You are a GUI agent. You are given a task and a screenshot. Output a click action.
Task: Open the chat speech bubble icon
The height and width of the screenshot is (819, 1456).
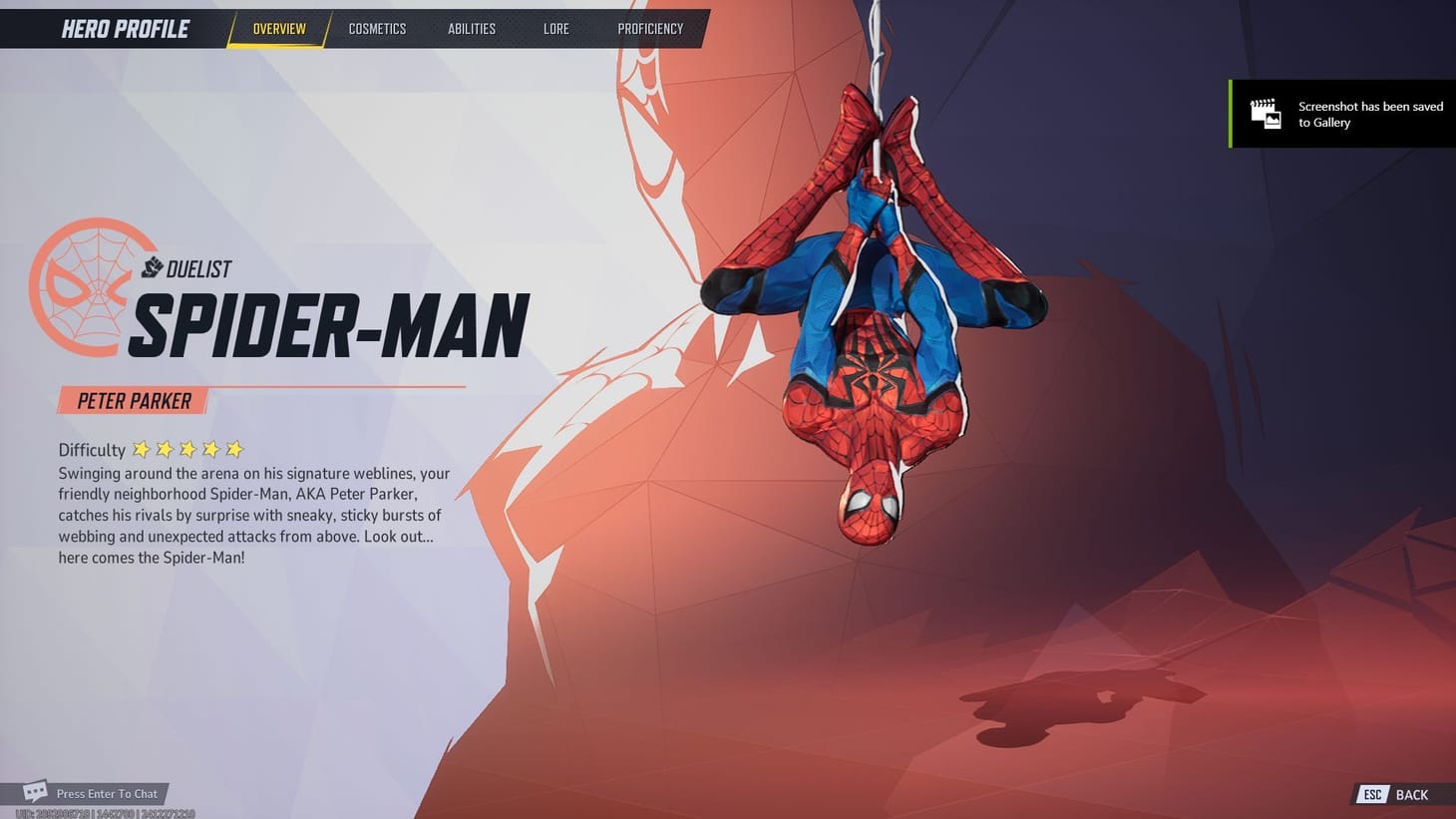pyautogui.click(x=35, y=790)
